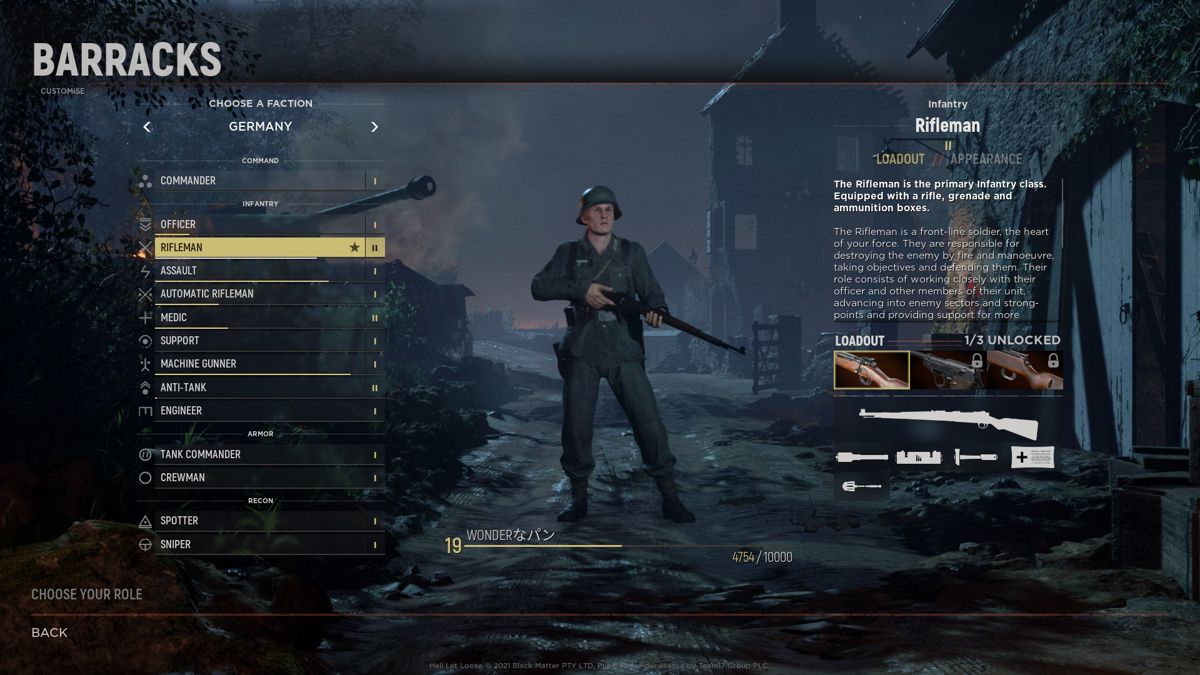
Task: Select the highlighted Rifleman role
Action: coord(260,247)
